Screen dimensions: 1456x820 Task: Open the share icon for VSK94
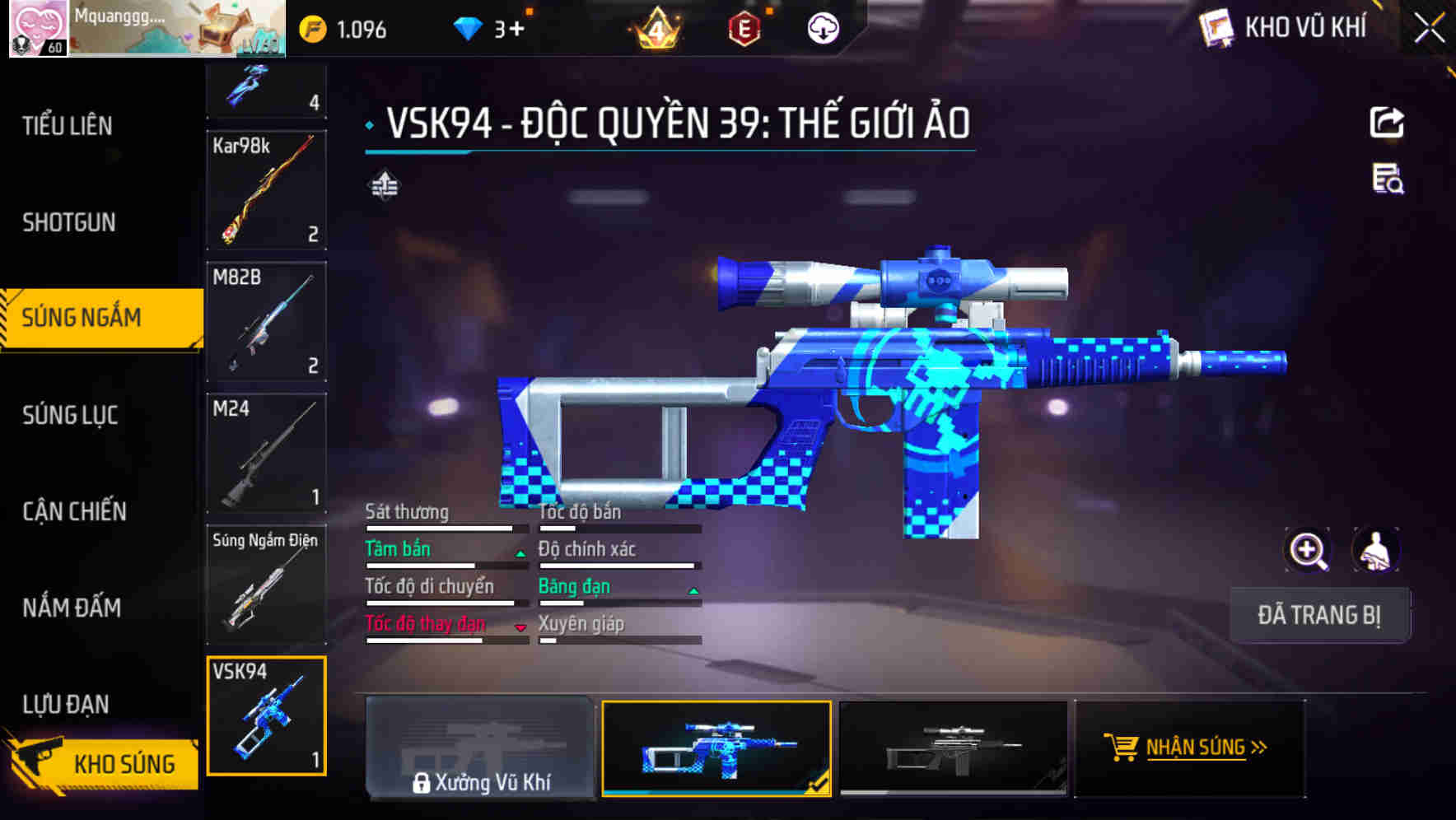[1388, 122]
